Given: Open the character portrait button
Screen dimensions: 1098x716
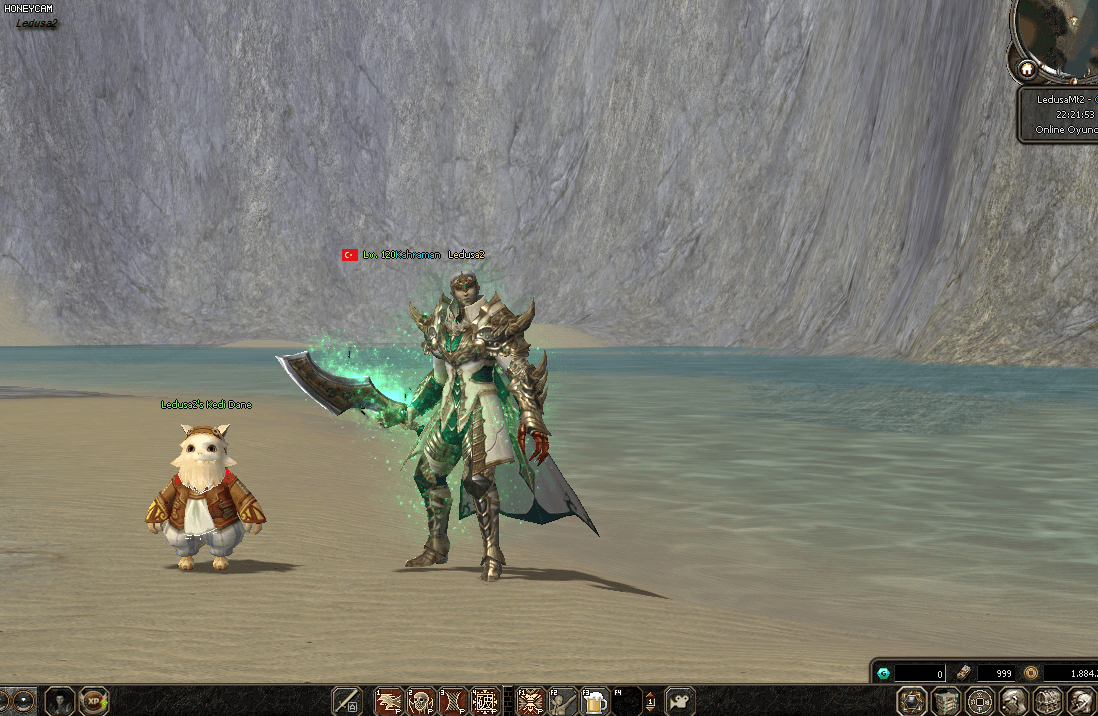Looking at the screenshot, I should pos(60,701).
